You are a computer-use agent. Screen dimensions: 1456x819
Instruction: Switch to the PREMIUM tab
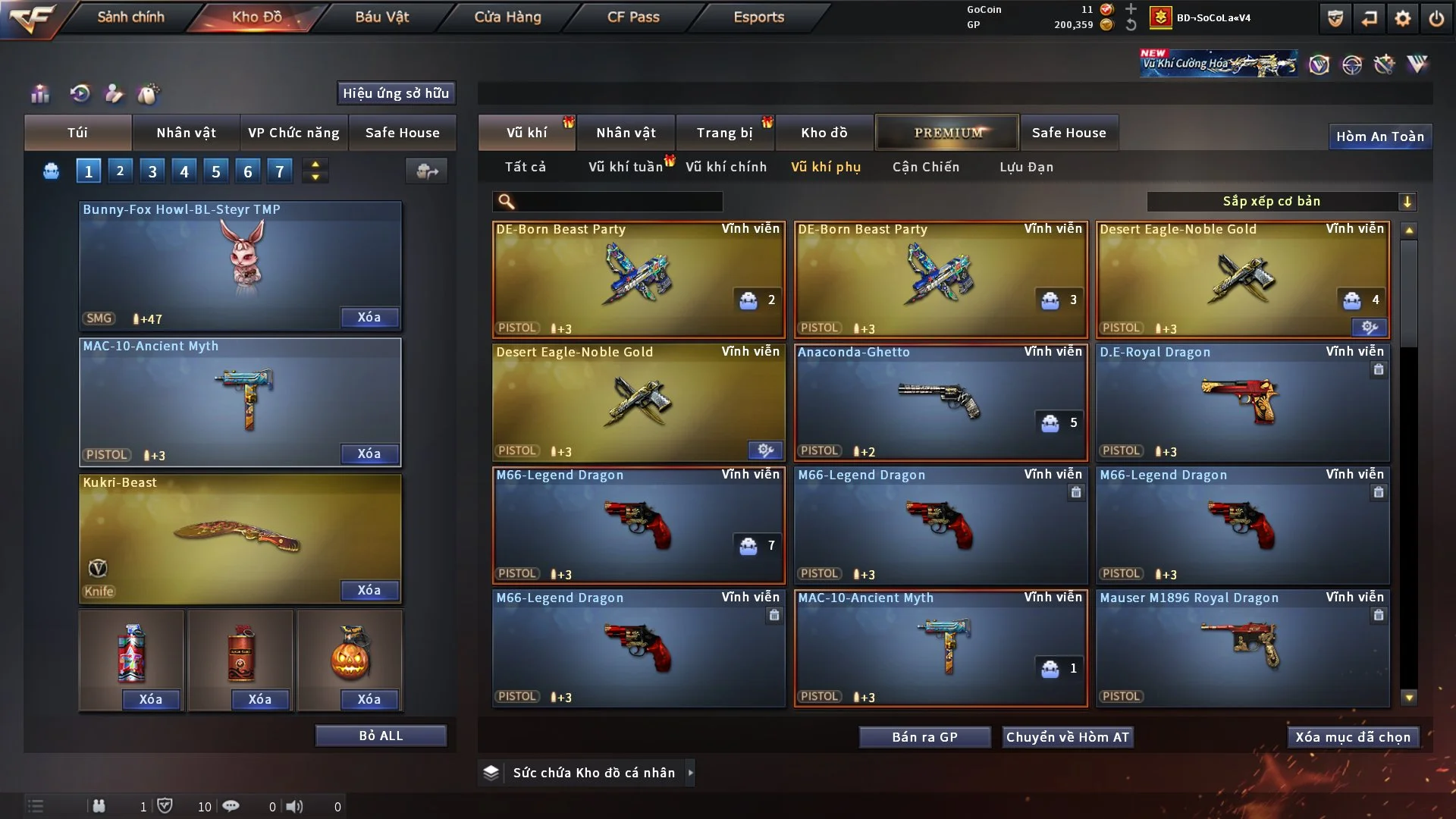pyautogui.click(x=947, y=132)
